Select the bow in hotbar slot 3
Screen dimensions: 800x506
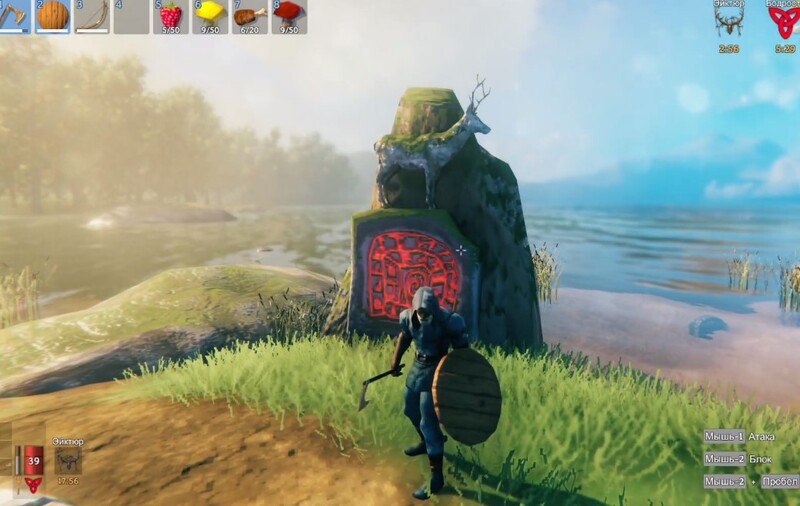(x=92, y=16)
